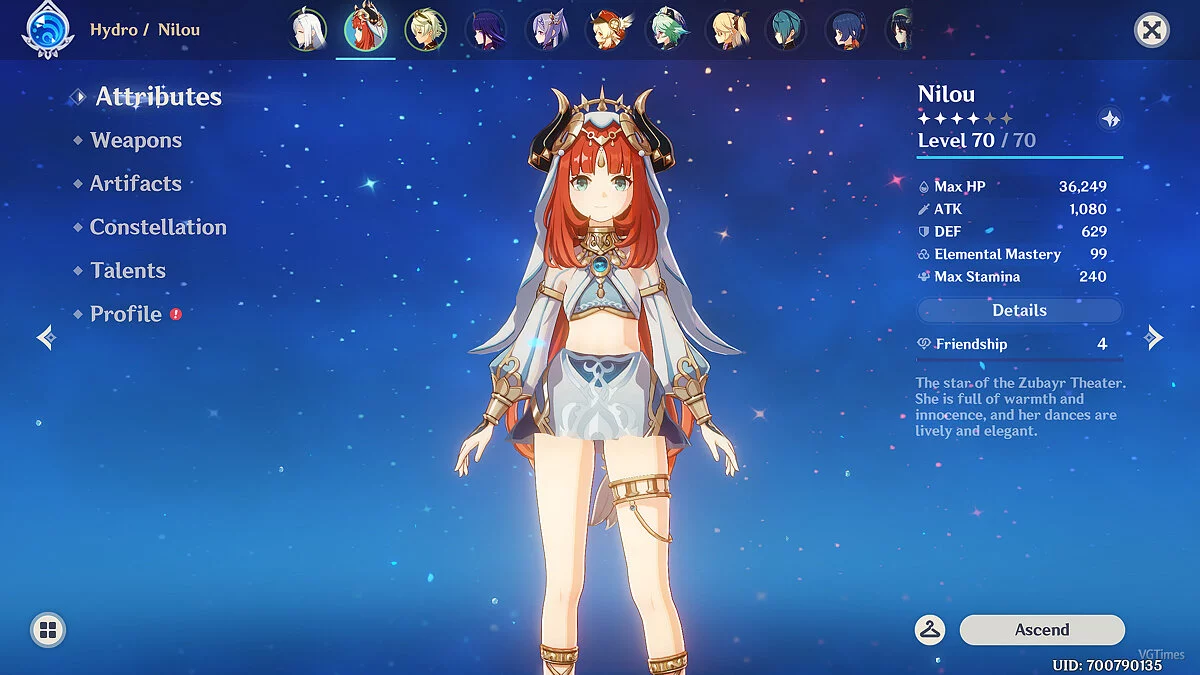
Task: Show the Constellation page
Action: click(x=158, y=228)
